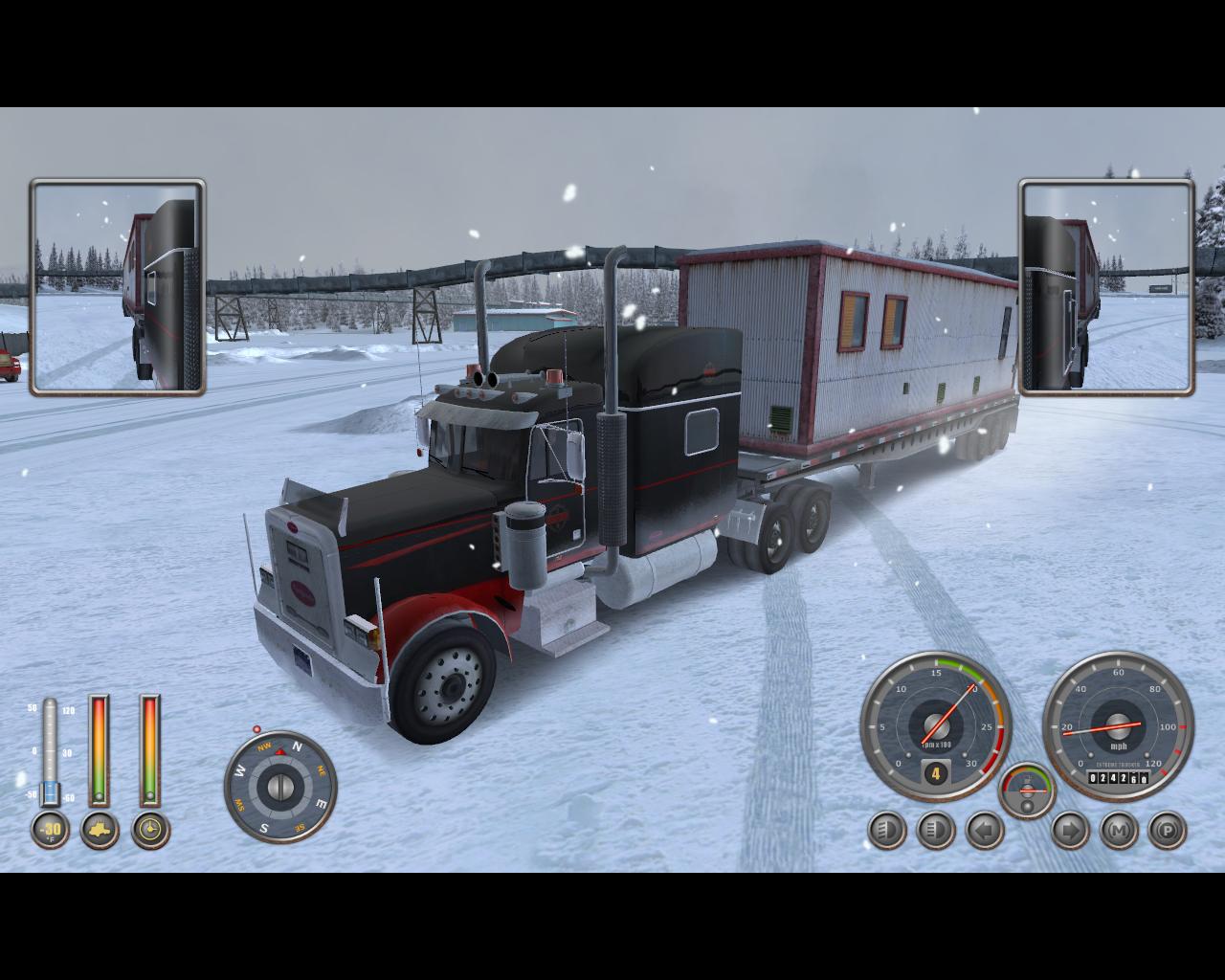This screenshot has height=980, width=1225.
Task: Activate the right turn signal arrow
Action: 1070,830
